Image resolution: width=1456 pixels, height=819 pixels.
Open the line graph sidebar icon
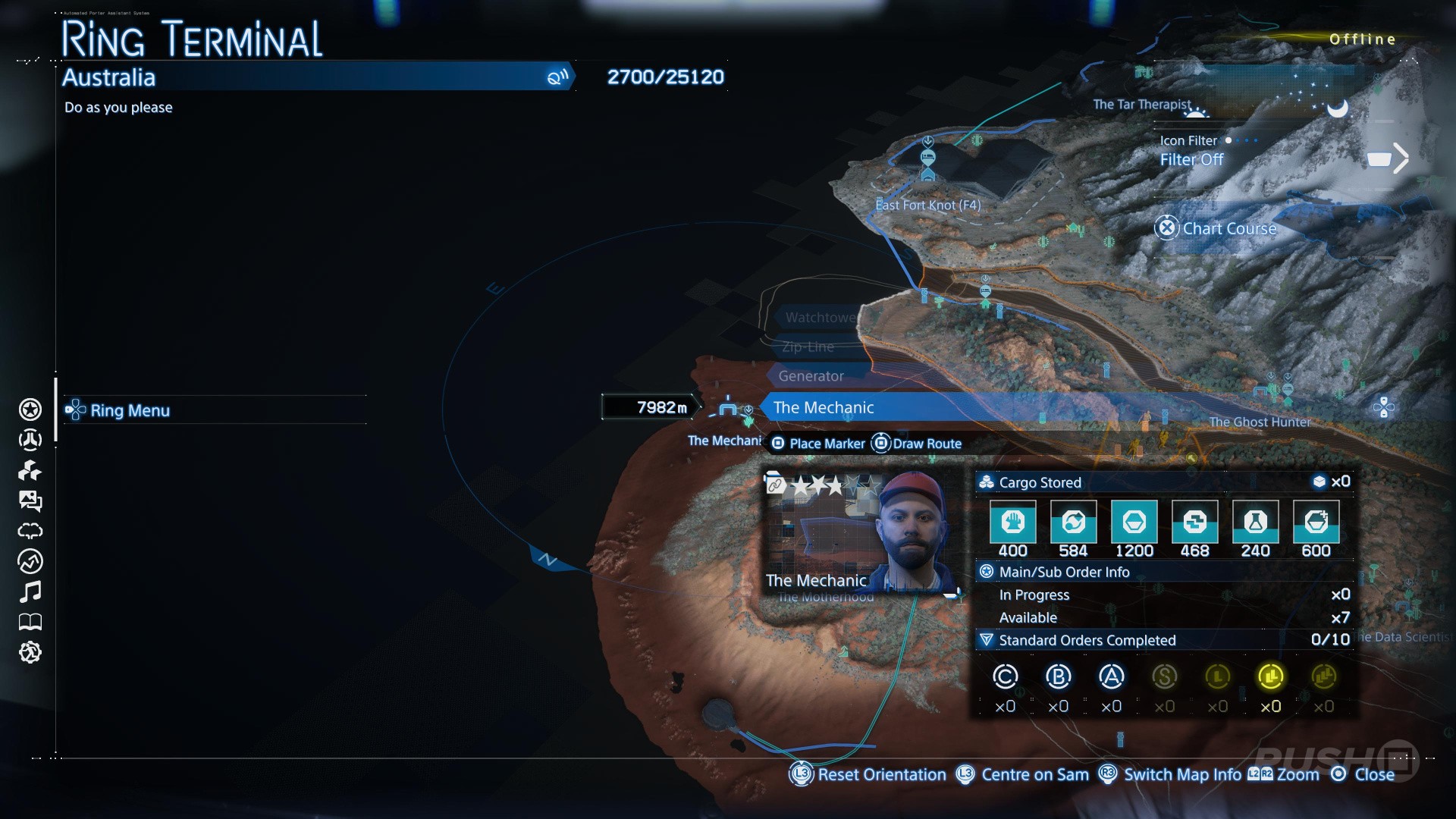(30, 561)
